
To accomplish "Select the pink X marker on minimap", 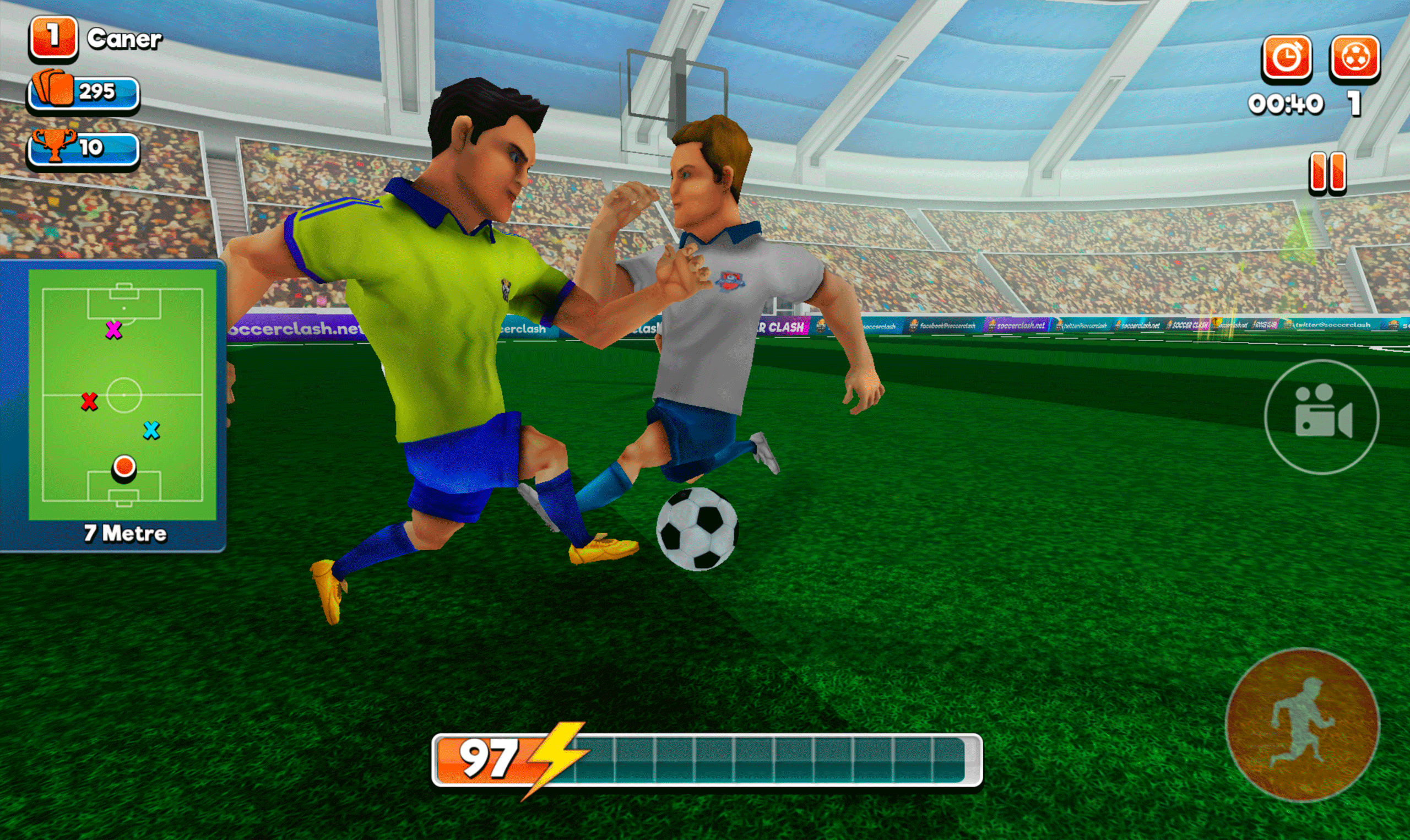I will click(113, 329).
